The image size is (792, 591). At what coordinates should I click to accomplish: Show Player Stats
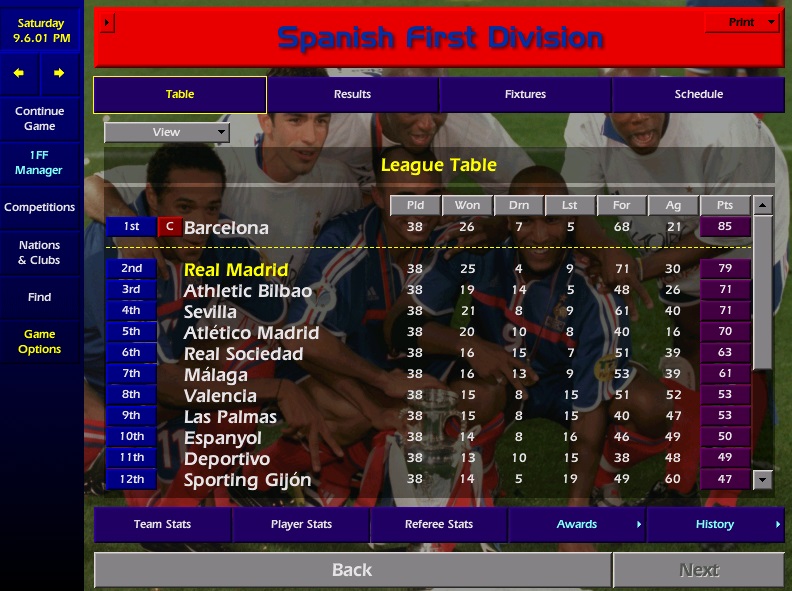point(301,524)
